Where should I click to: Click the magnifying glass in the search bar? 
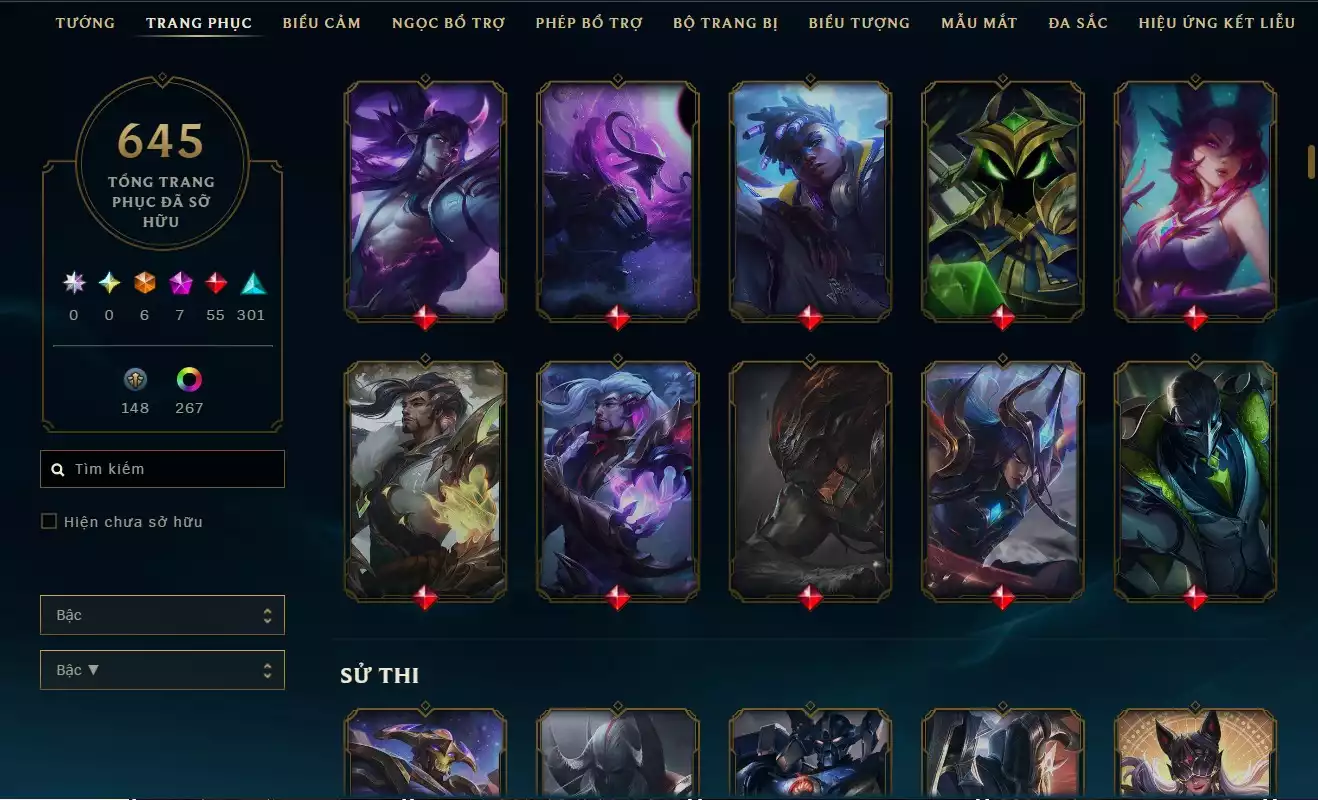pyautogui.click(x=56, y=468)
